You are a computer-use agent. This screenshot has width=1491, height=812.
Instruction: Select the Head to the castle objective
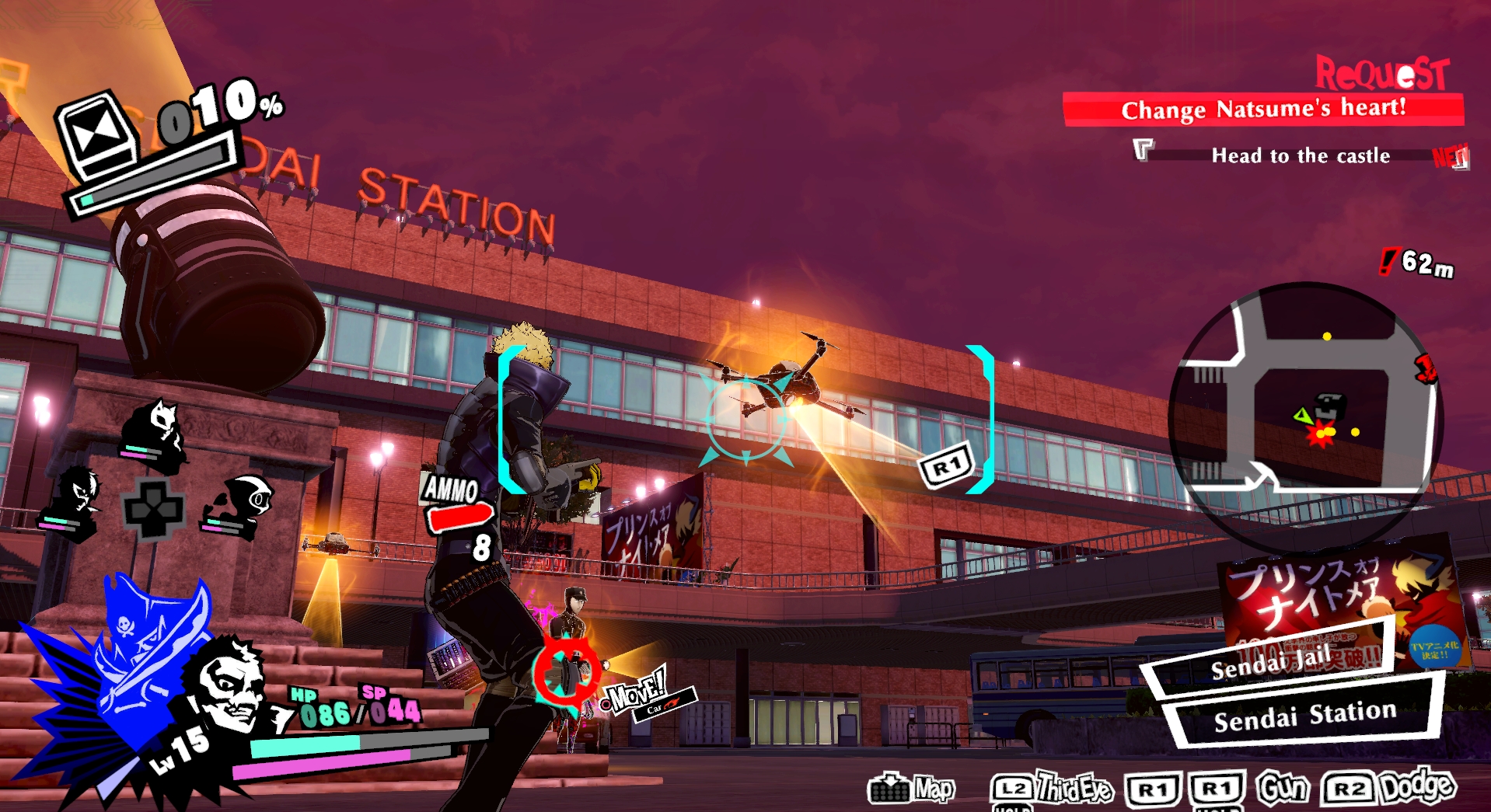click(1300, 155)
